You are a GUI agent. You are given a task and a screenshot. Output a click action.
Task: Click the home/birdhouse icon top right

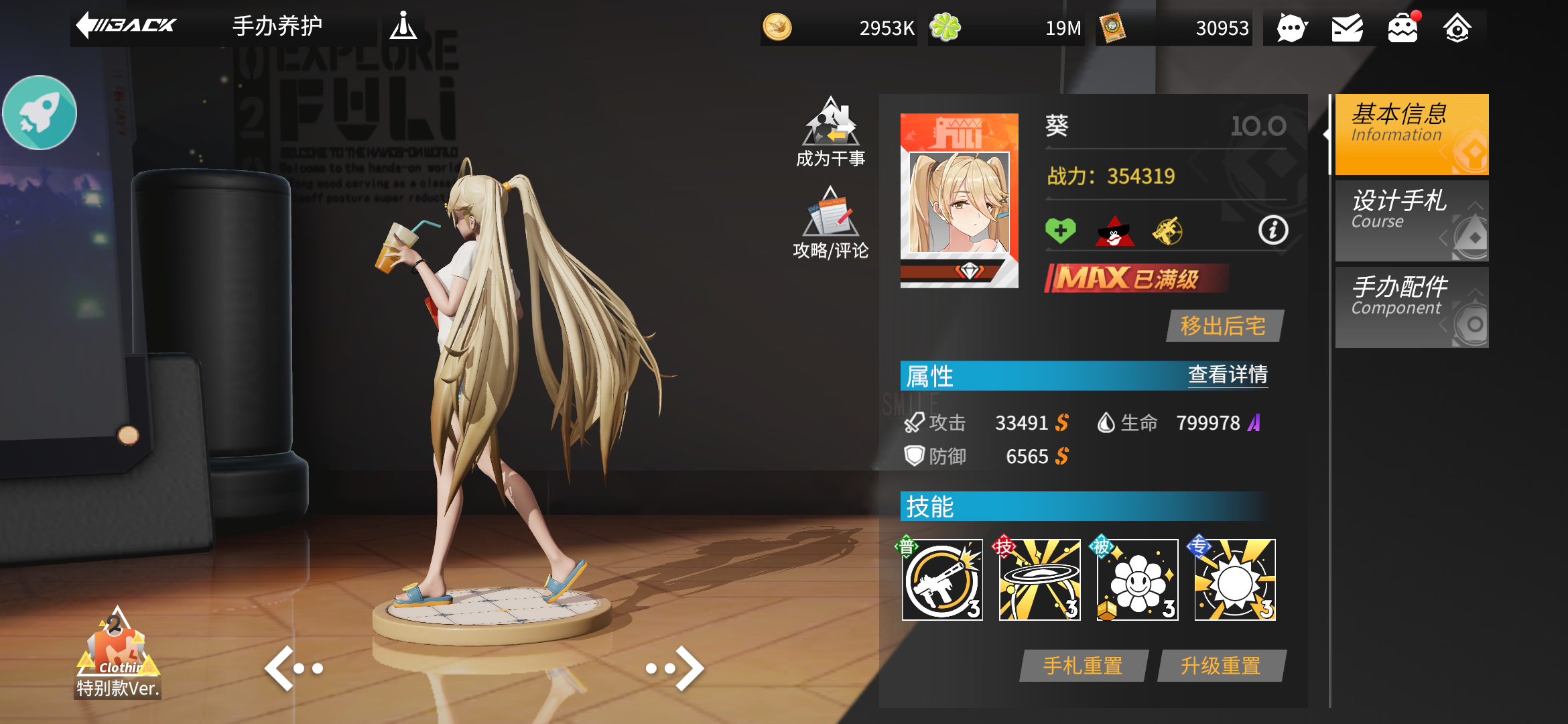click(x=1458, y=27)
